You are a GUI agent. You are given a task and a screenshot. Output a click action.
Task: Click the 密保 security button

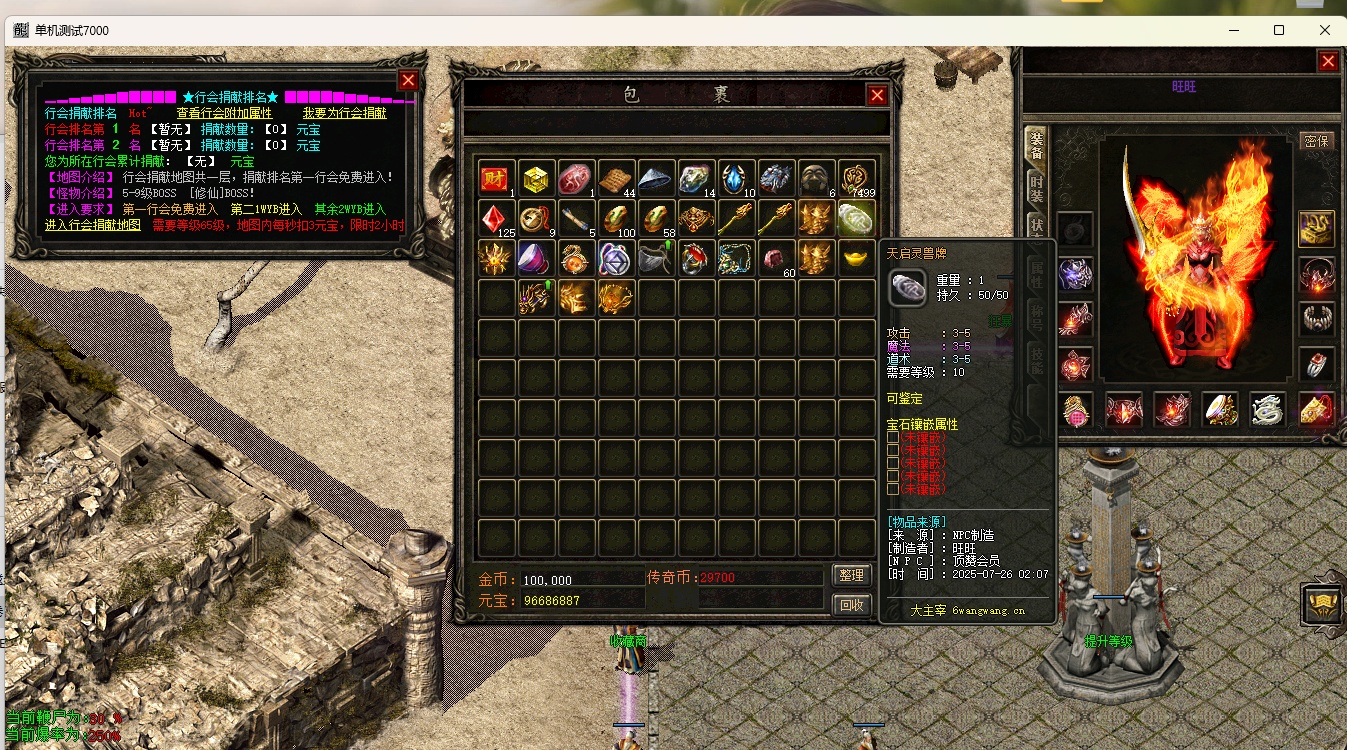(x=1317, y=141)
